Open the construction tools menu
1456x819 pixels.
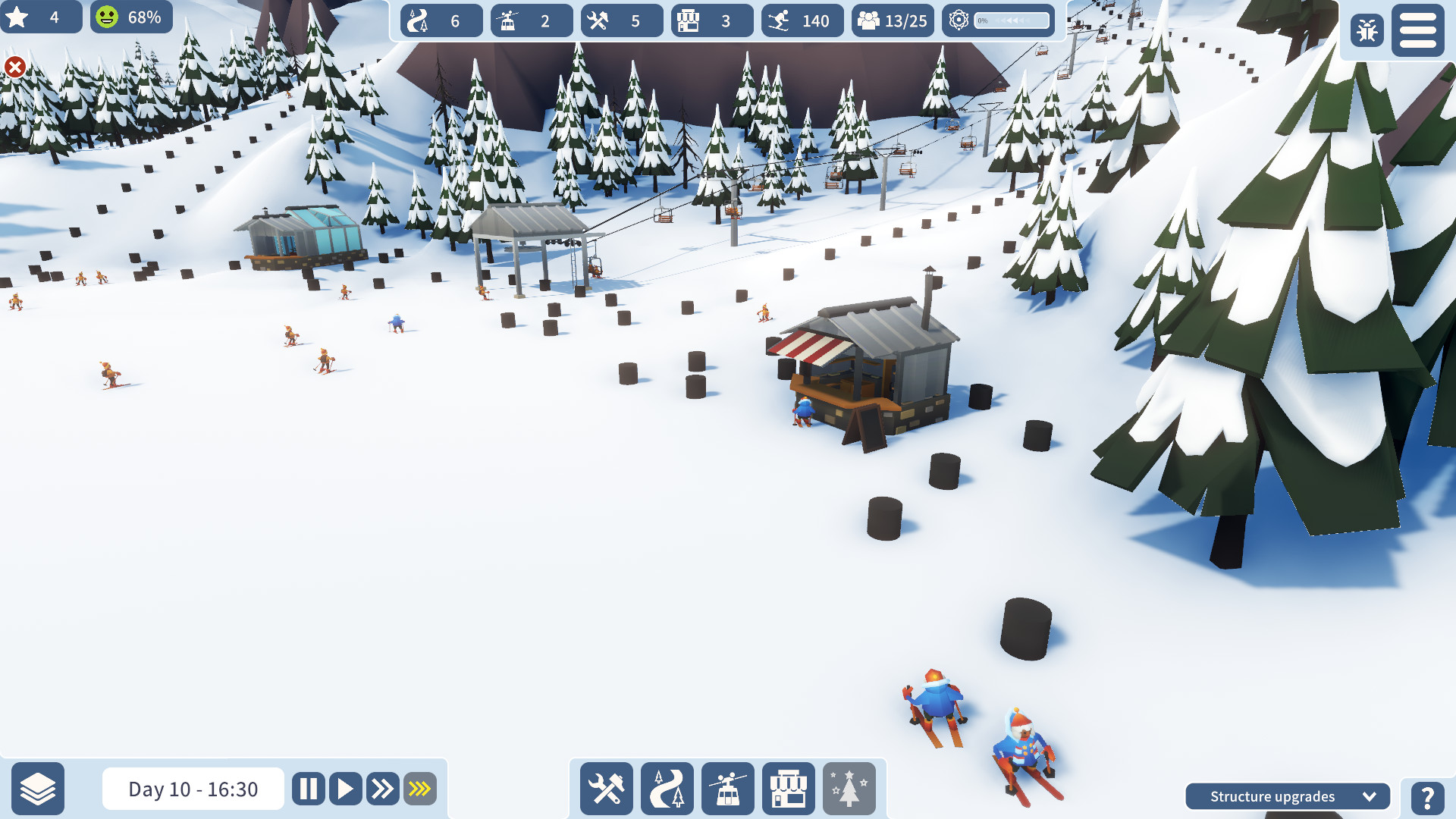click(607, 789)
